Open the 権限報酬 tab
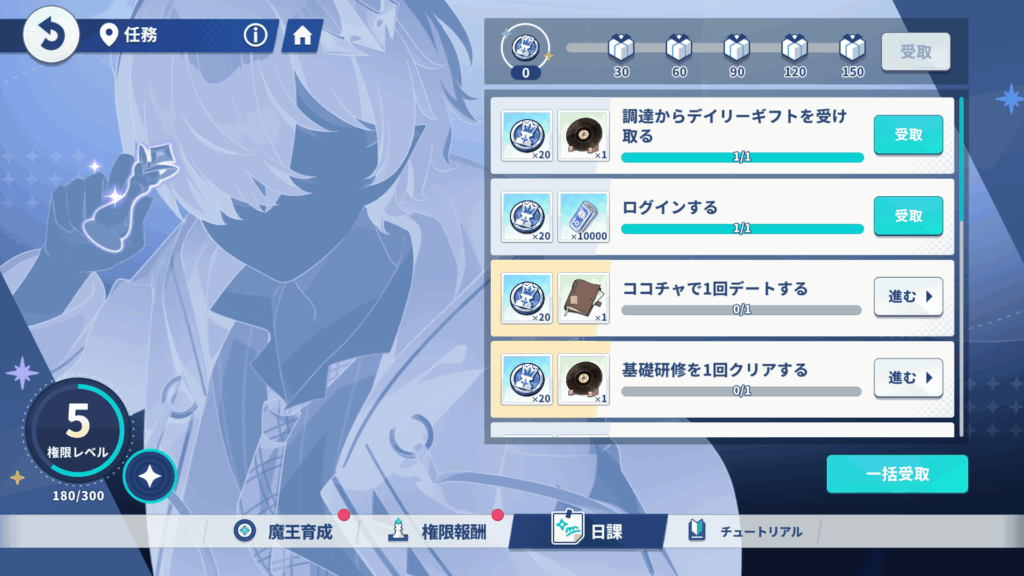 pos(439,531)
